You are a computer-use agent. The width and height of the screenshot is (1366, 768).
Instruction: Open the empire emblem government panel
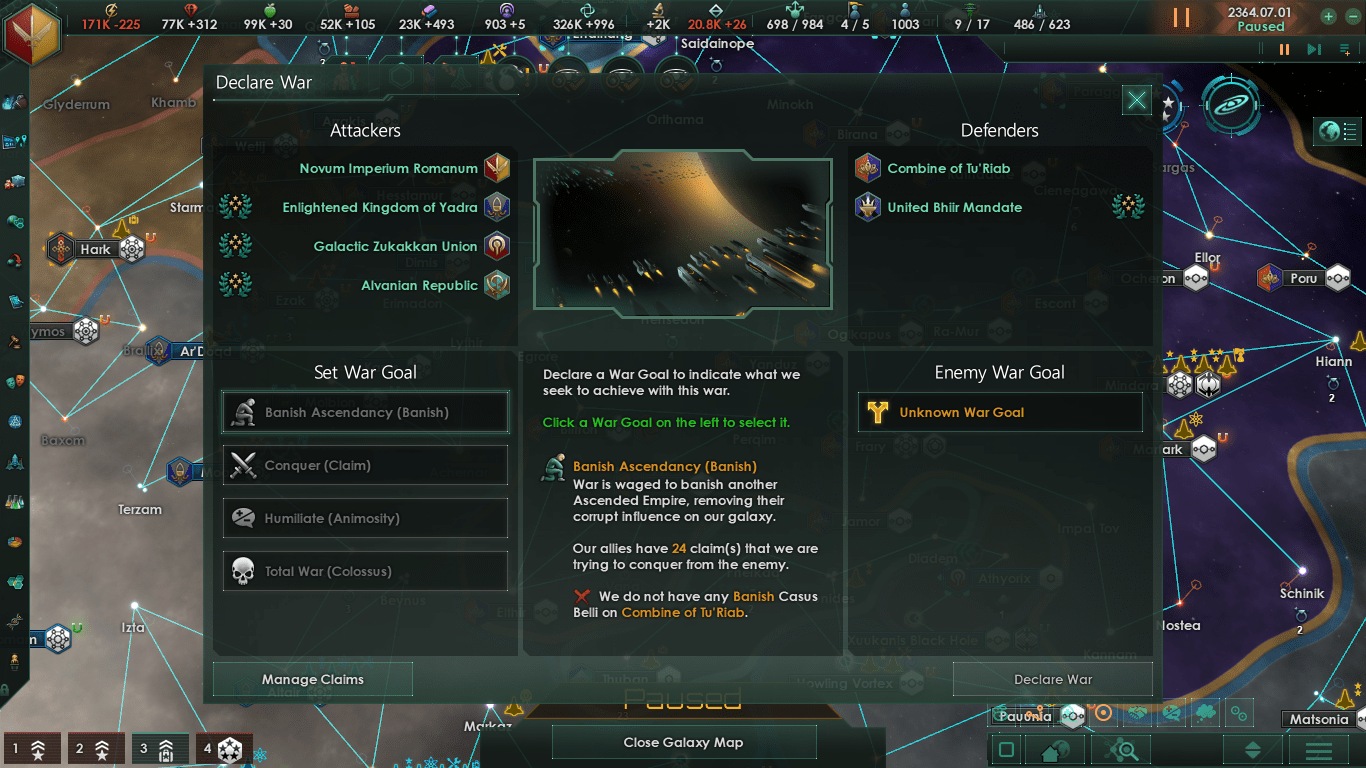pyautogui.click(x=31, y=31)
